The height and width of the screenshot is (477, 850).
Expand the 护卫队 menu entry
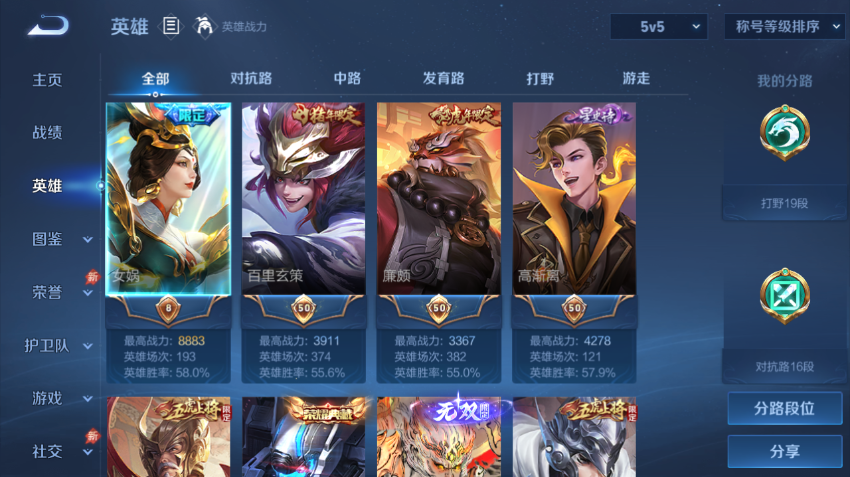pos(58,345)
